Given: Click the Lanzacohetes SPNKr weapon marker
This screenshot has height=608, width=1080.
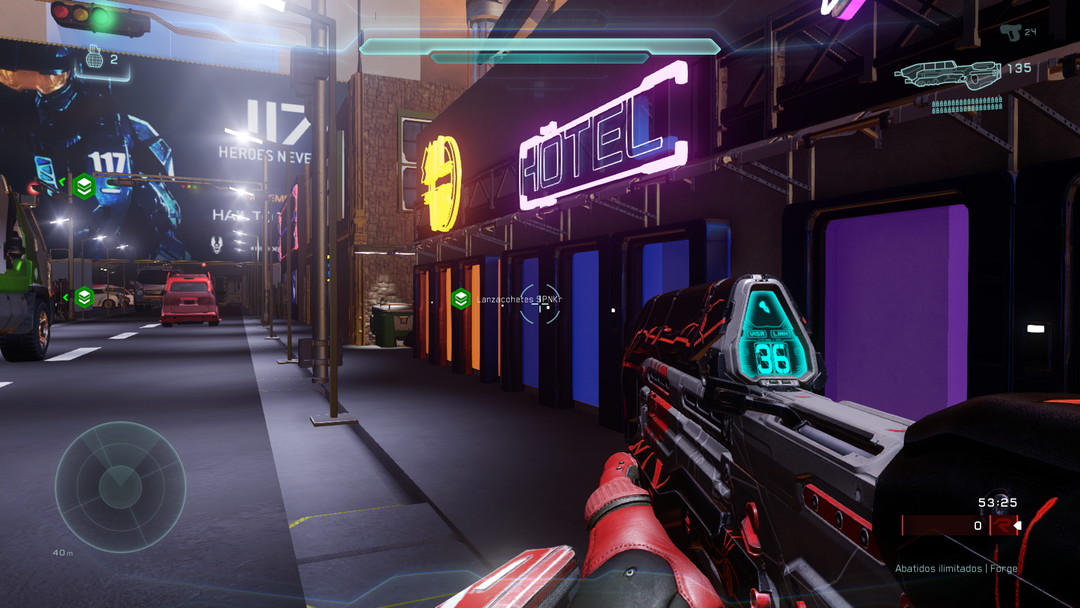Looking at the screenshot, I should pyautogui.click(x=460, y=298).
